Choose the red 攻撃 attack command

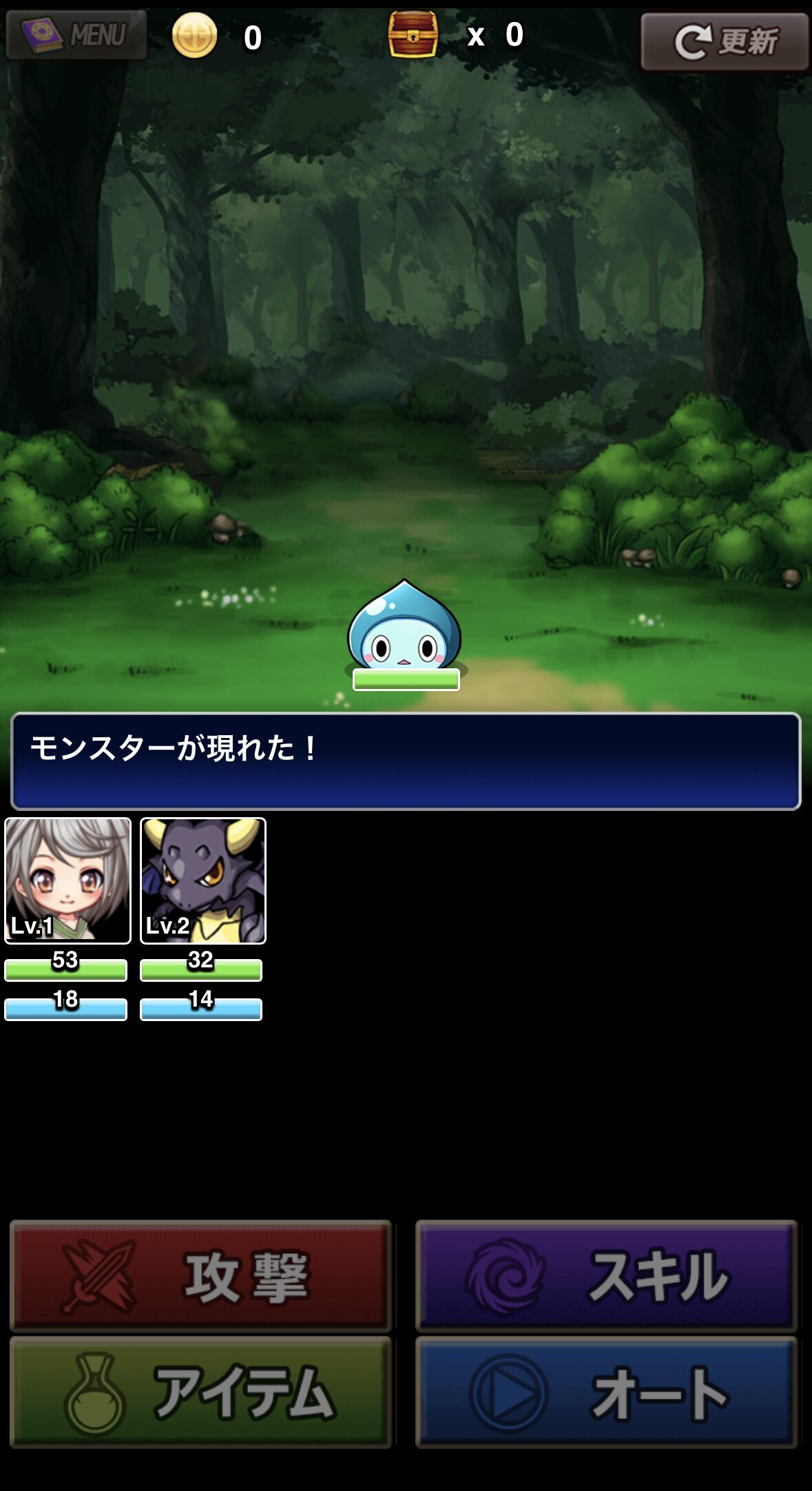200,1275
